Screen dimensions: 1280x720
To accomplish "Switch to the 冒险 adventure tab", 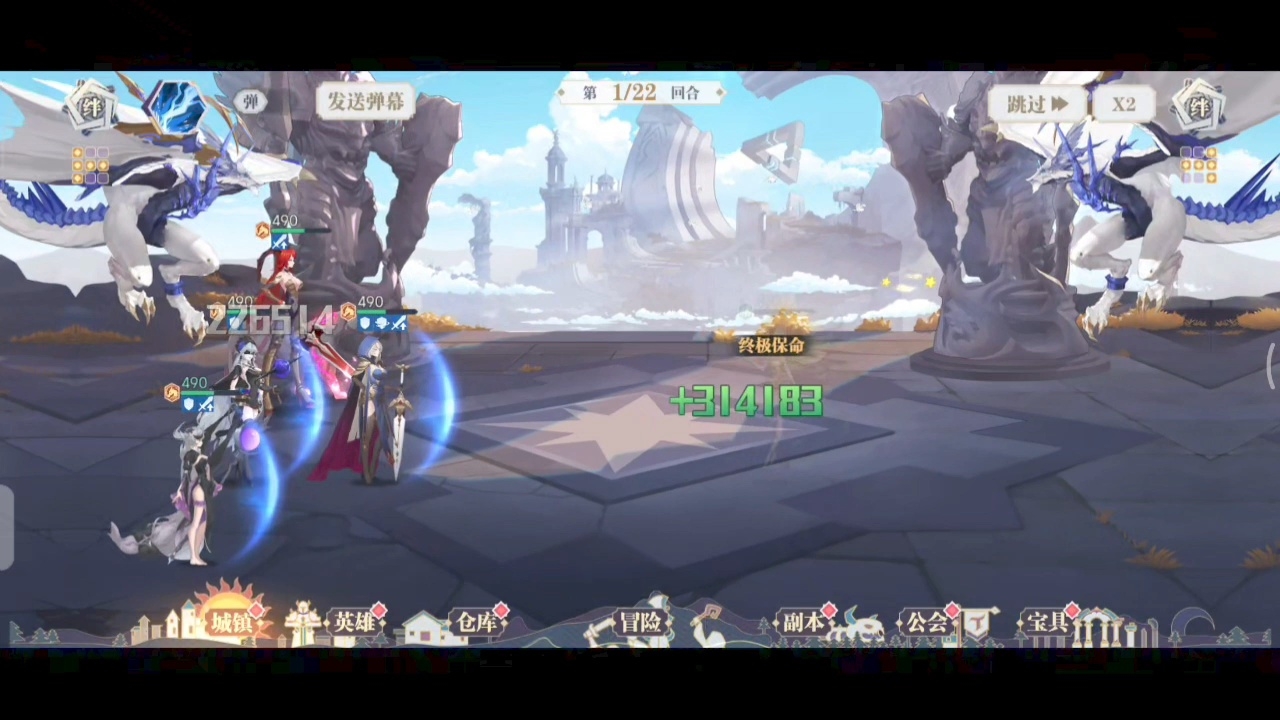I will (x=640, y=622).
